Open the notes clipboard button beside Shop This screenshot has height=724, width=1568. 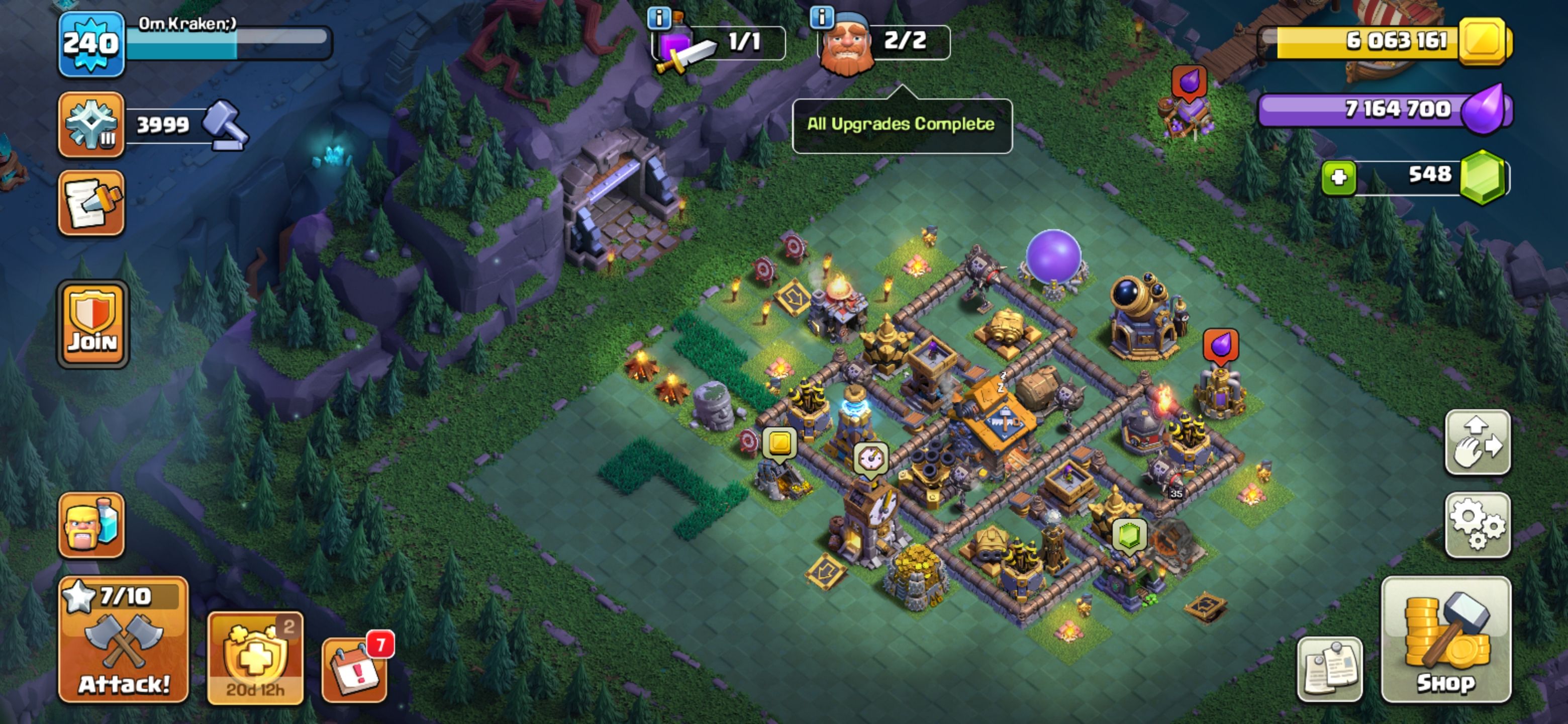click(x=1330, y=669)
